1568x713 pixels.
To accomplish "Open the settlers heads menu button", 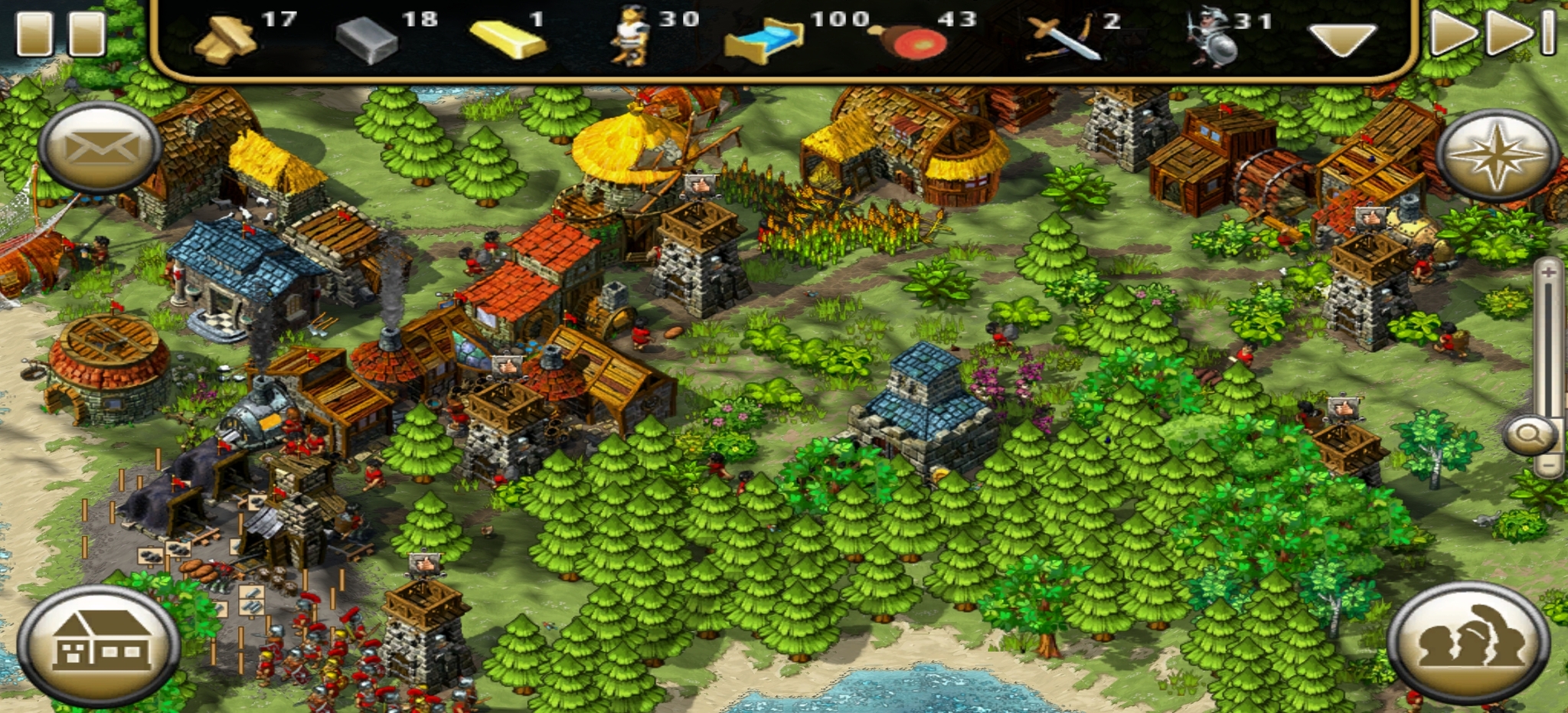I will [1468, 642].
